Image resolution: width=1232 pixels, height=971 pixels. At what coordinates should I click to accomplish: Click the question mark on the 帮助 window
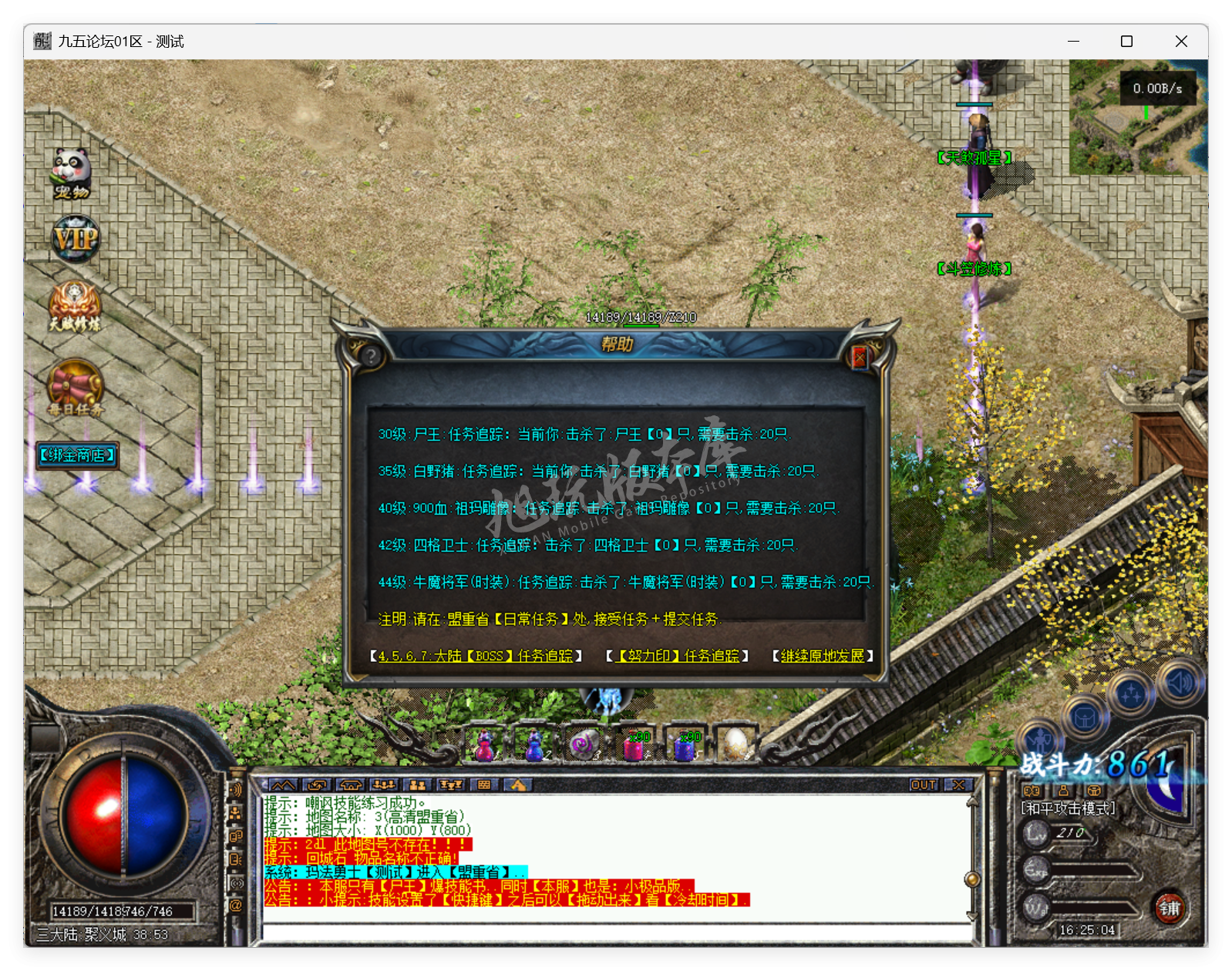370,355
